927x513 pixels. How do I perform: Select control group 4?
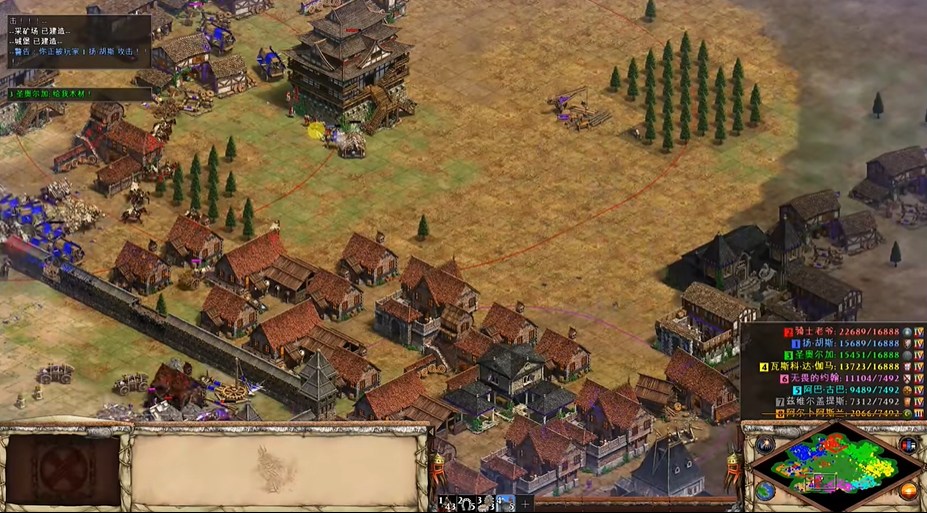tap(505, 502)
